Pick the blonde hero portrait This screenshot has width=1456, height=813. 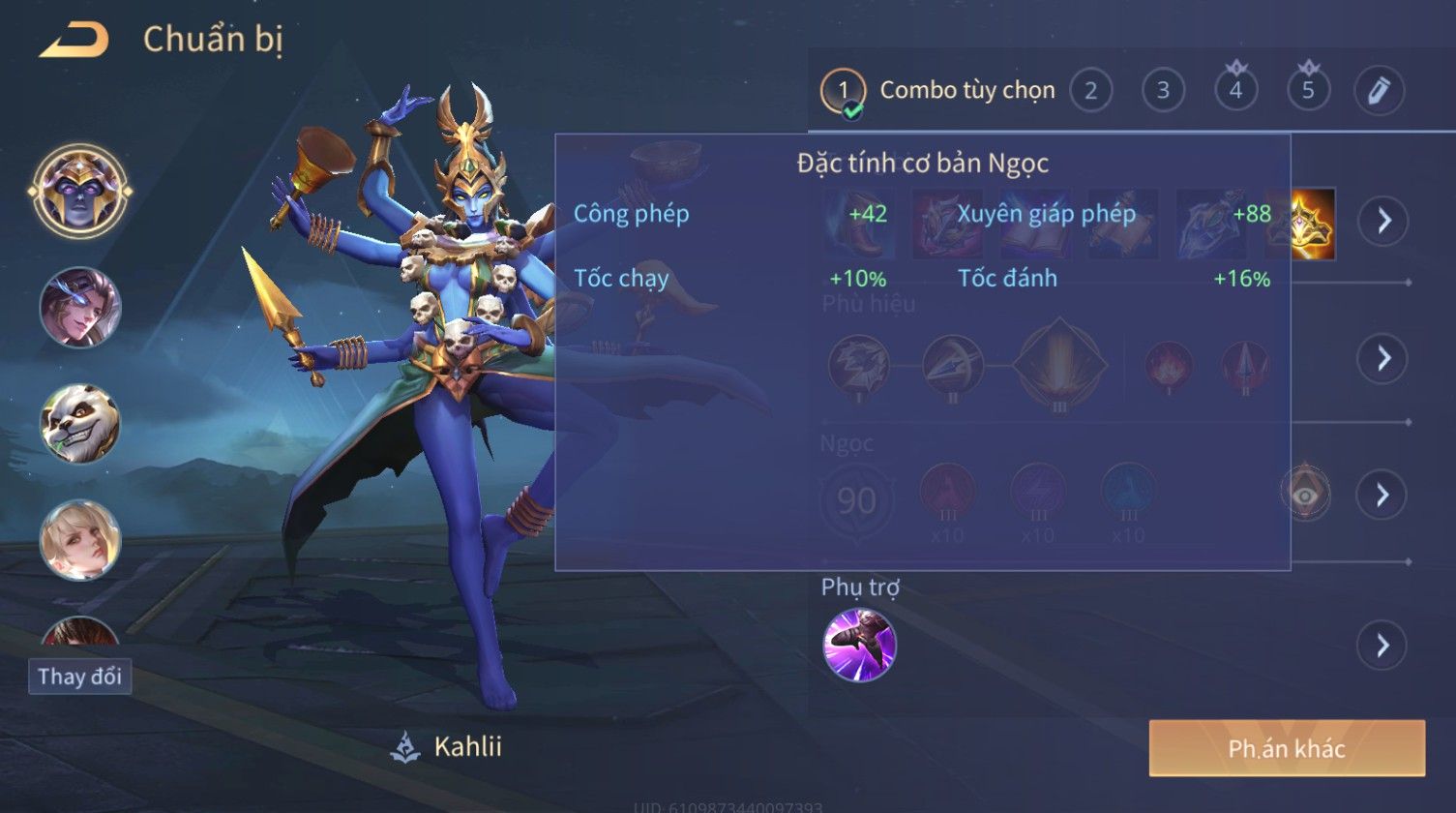(x=80, y=539)
